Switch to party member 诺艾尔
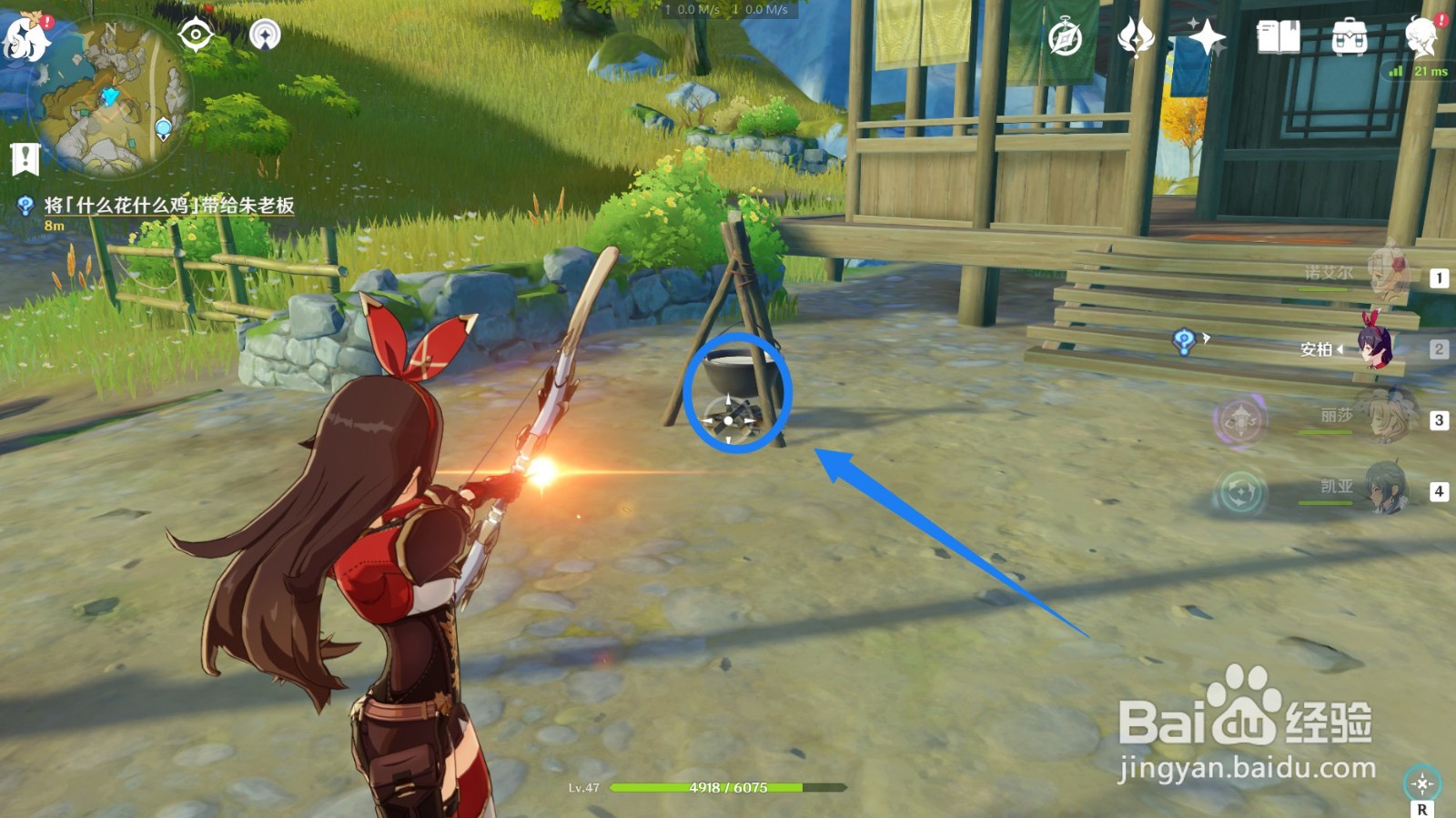Viewport: 1456px width, 818px height. pyautogui.click(x=1388, y=273)
